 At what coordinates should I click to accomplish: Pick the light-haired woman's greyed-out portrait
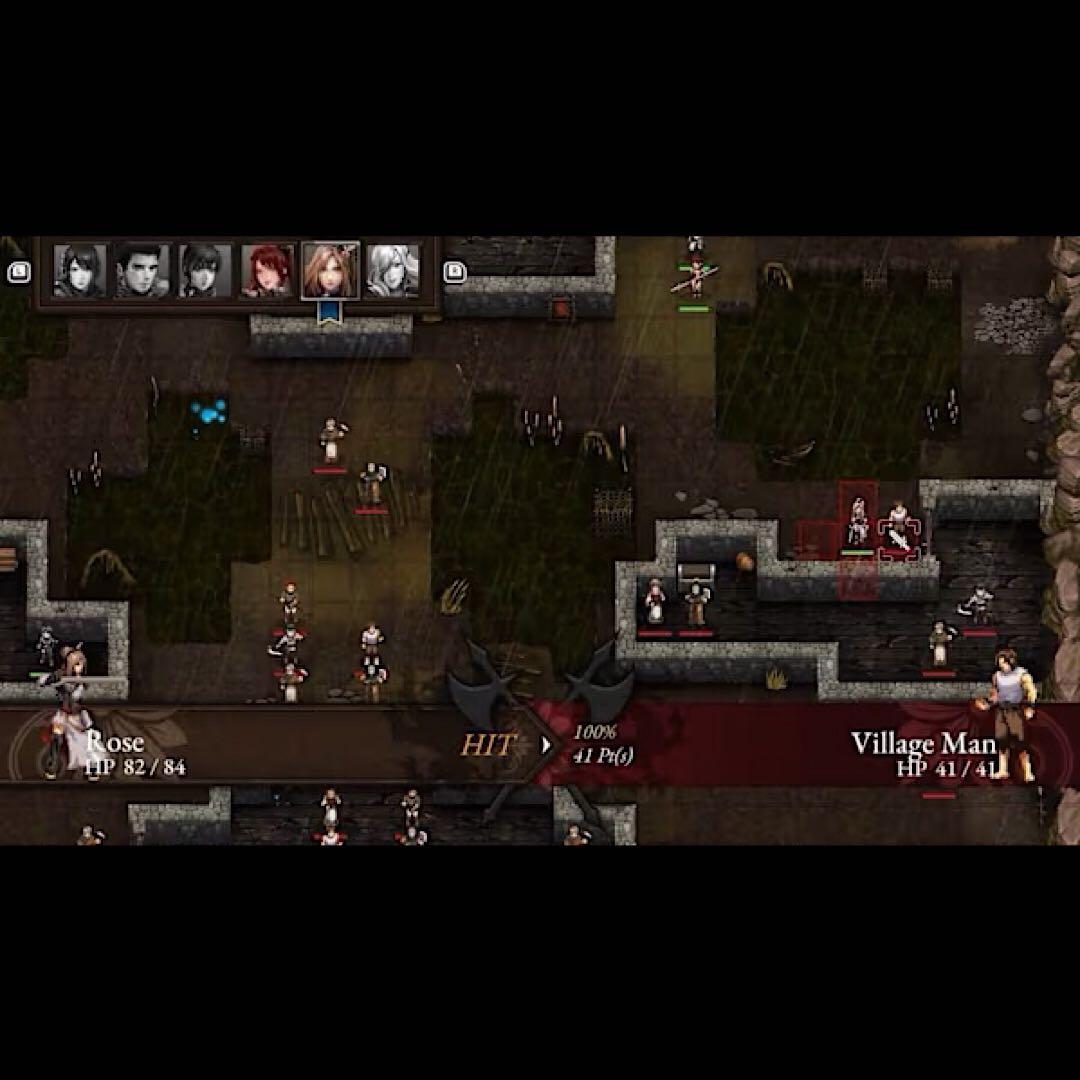[x=392, y=270]
